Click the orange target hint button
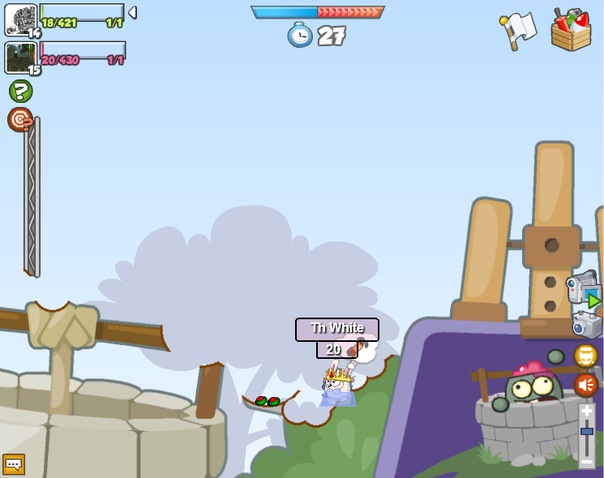This screenshot has height=478, width=604. 20,119
